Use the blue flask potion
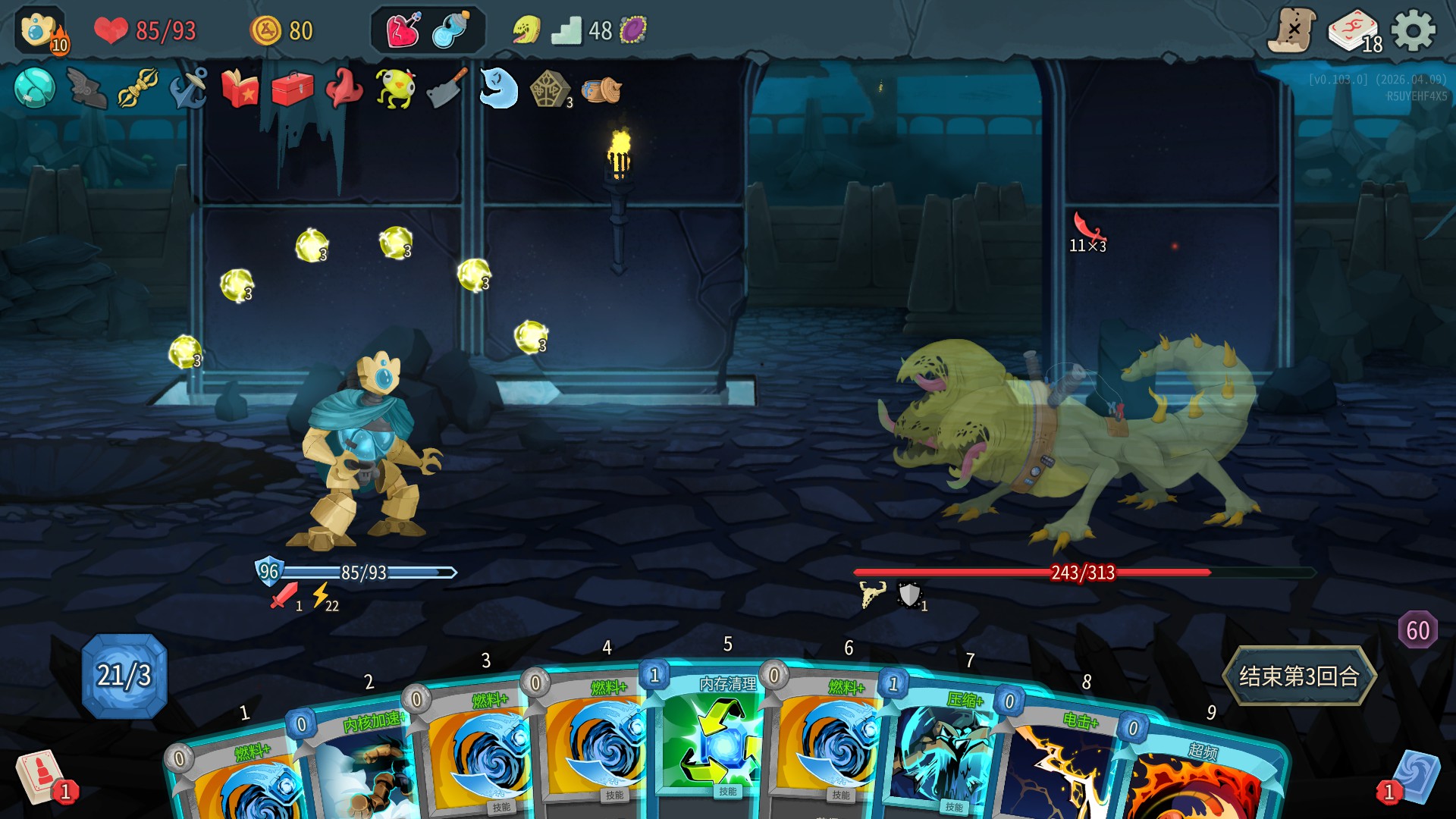 click(x=451, y=31)
